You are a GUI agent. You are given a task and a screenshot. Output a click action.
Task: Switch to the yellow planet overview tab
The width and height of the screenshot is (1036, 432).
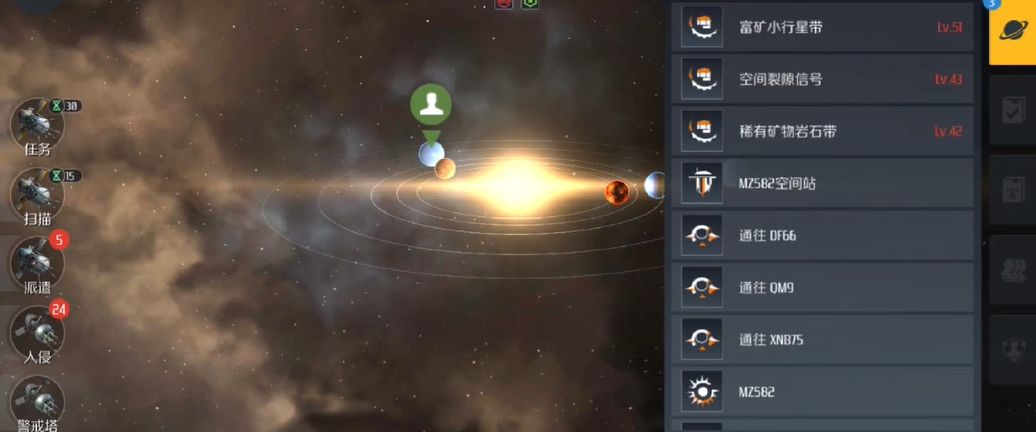pyautogui.click(x=1011, y=32)
